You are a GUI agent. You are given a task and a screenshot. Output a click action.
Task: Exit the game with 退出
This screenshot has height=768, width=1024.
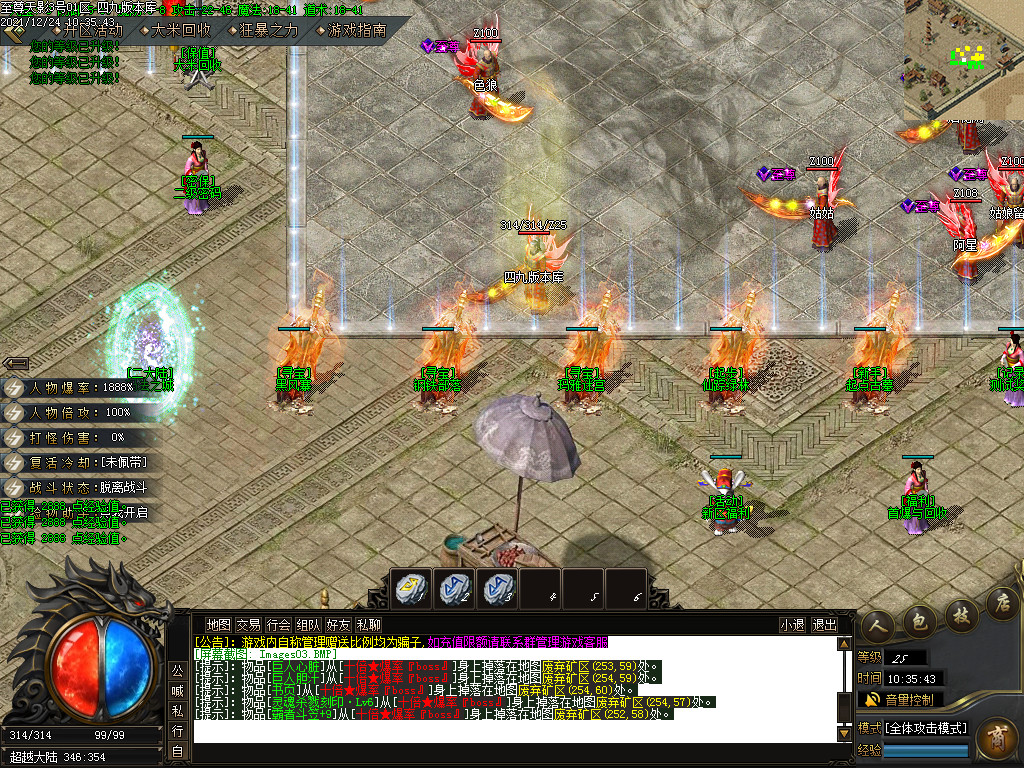825,624
